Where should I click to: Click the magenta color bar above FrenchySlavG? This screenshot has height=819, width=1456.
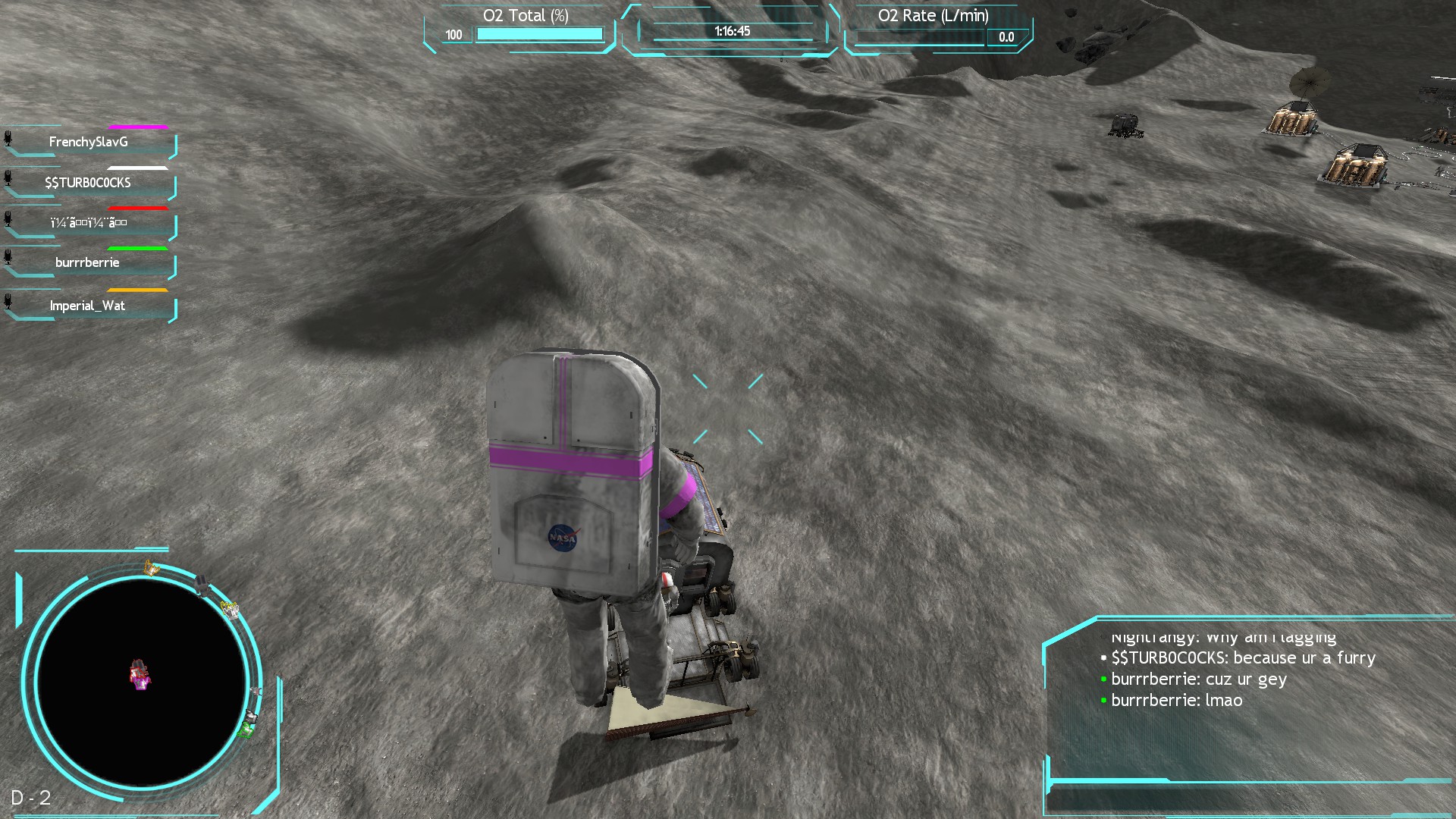coord(138,127)
